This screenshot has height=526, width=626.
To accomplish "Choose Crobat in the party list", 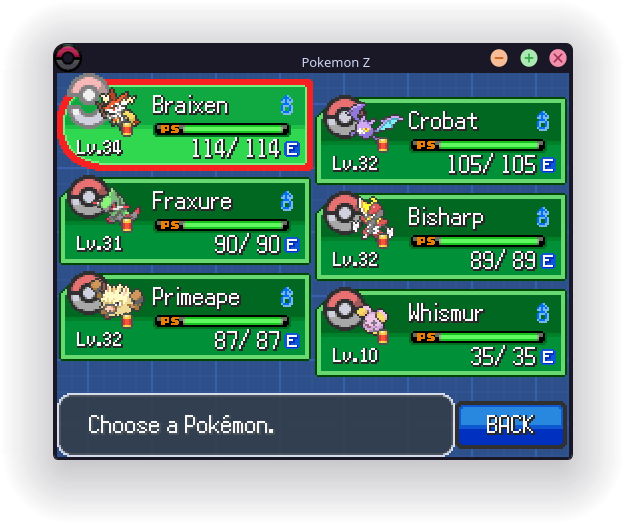I will [x=441, y=141].
